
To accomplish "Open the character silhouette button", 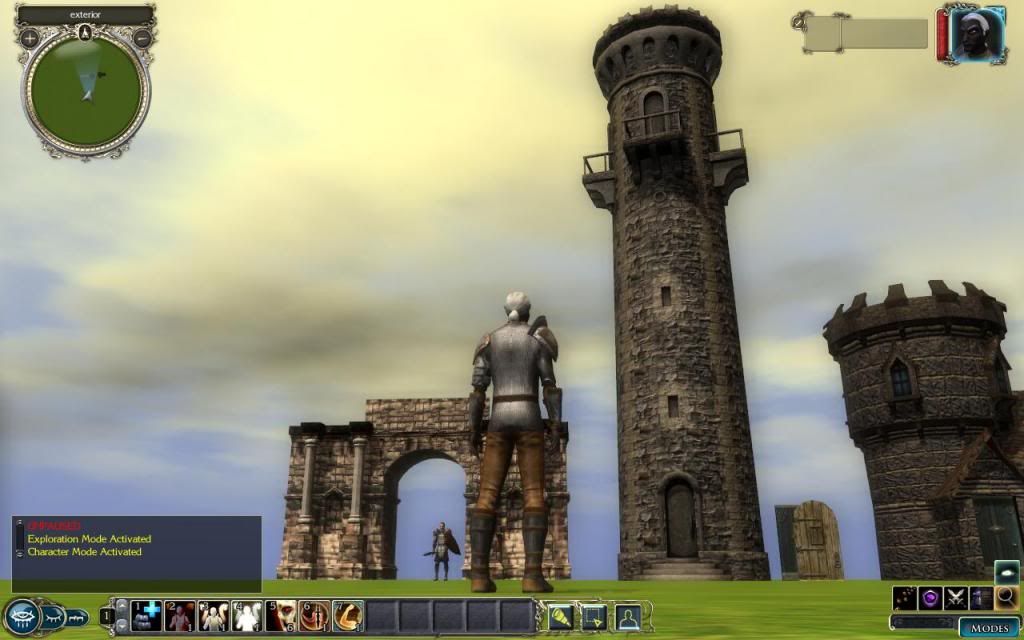I will point(628,616).
